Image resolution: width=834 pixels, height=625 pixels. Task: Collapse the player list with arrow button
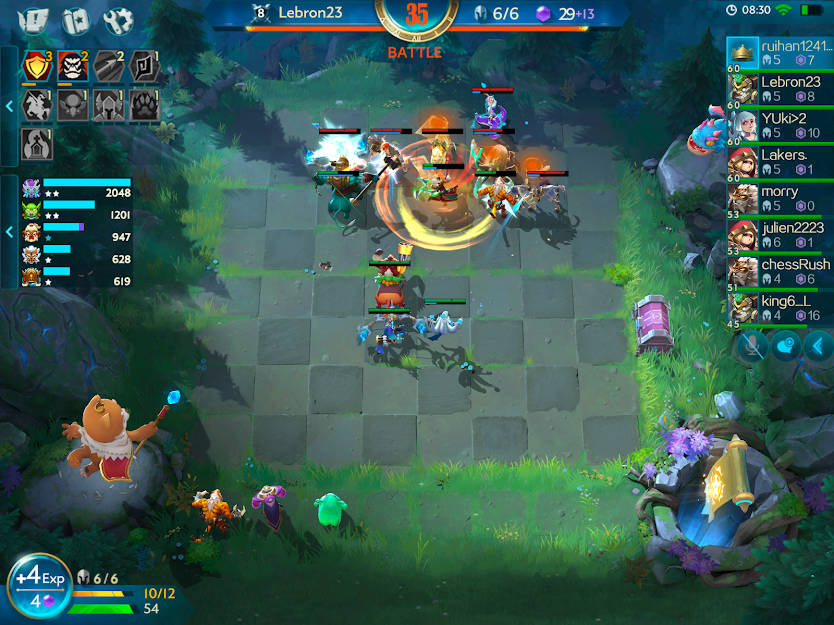coord(819,346)
